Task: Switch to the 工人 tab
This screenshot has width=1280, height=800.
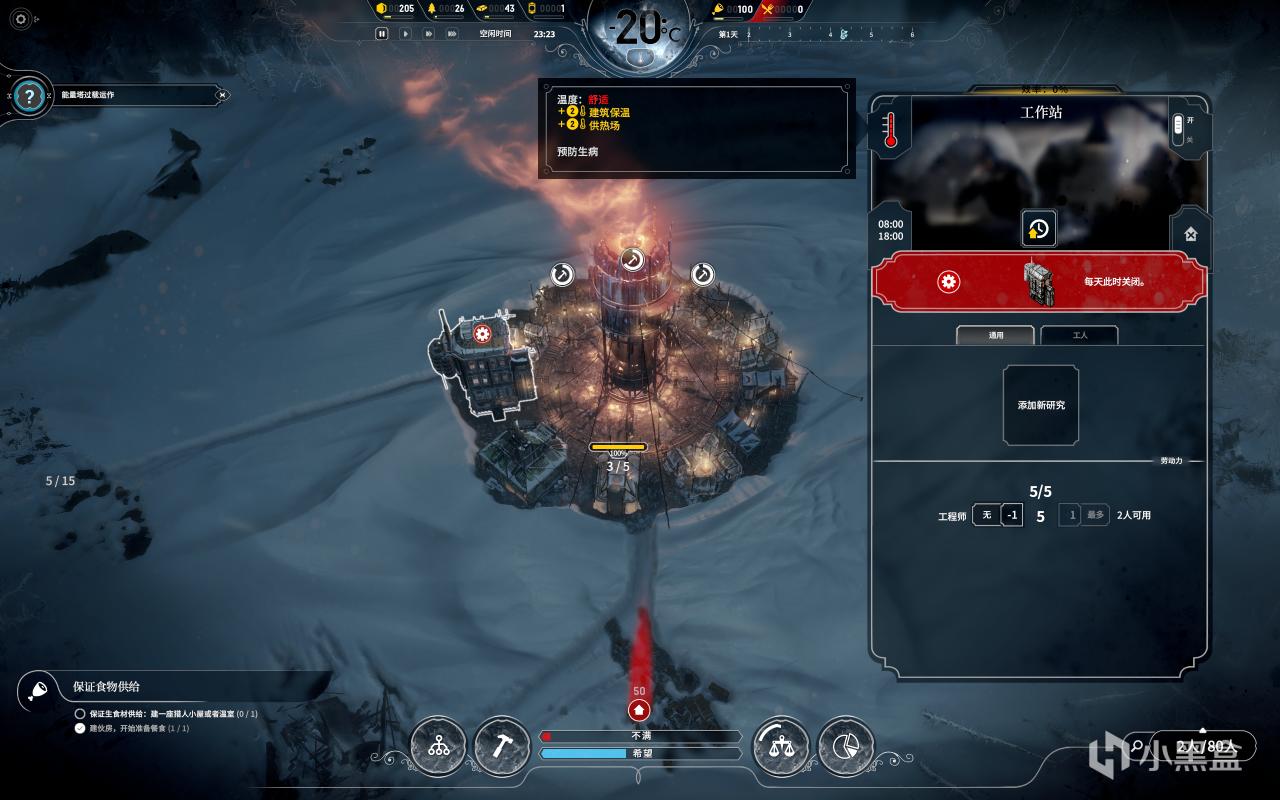Action: (x=1079, y=335)
